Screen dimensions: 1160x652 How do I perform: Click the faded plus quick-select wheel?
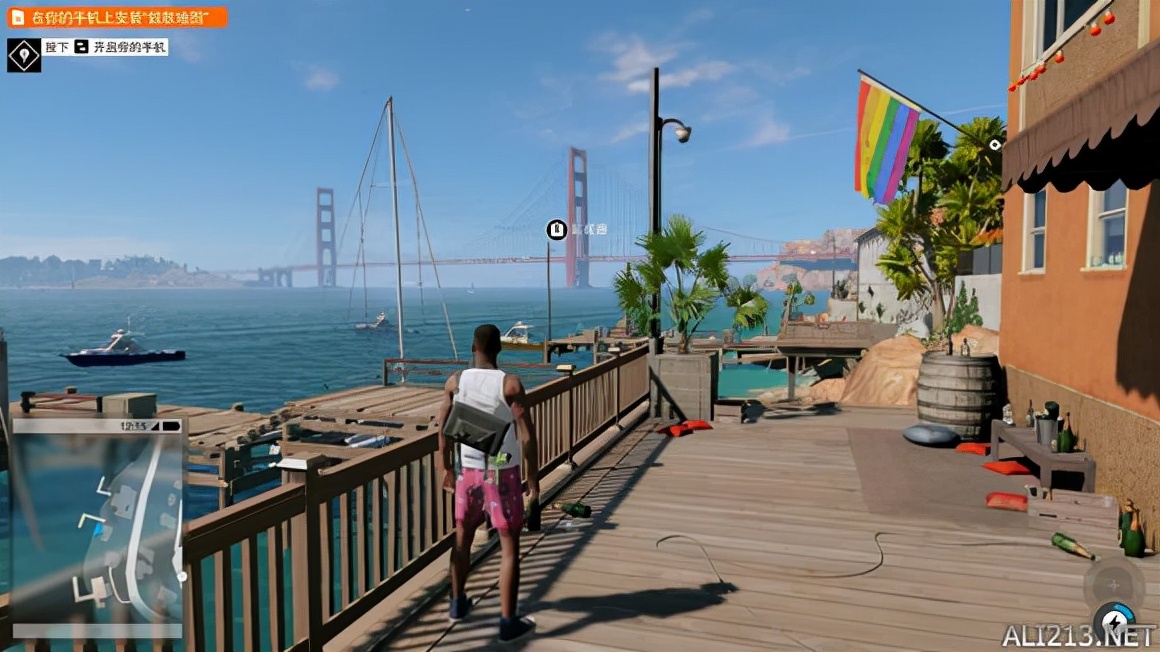tap(1113, 584)
